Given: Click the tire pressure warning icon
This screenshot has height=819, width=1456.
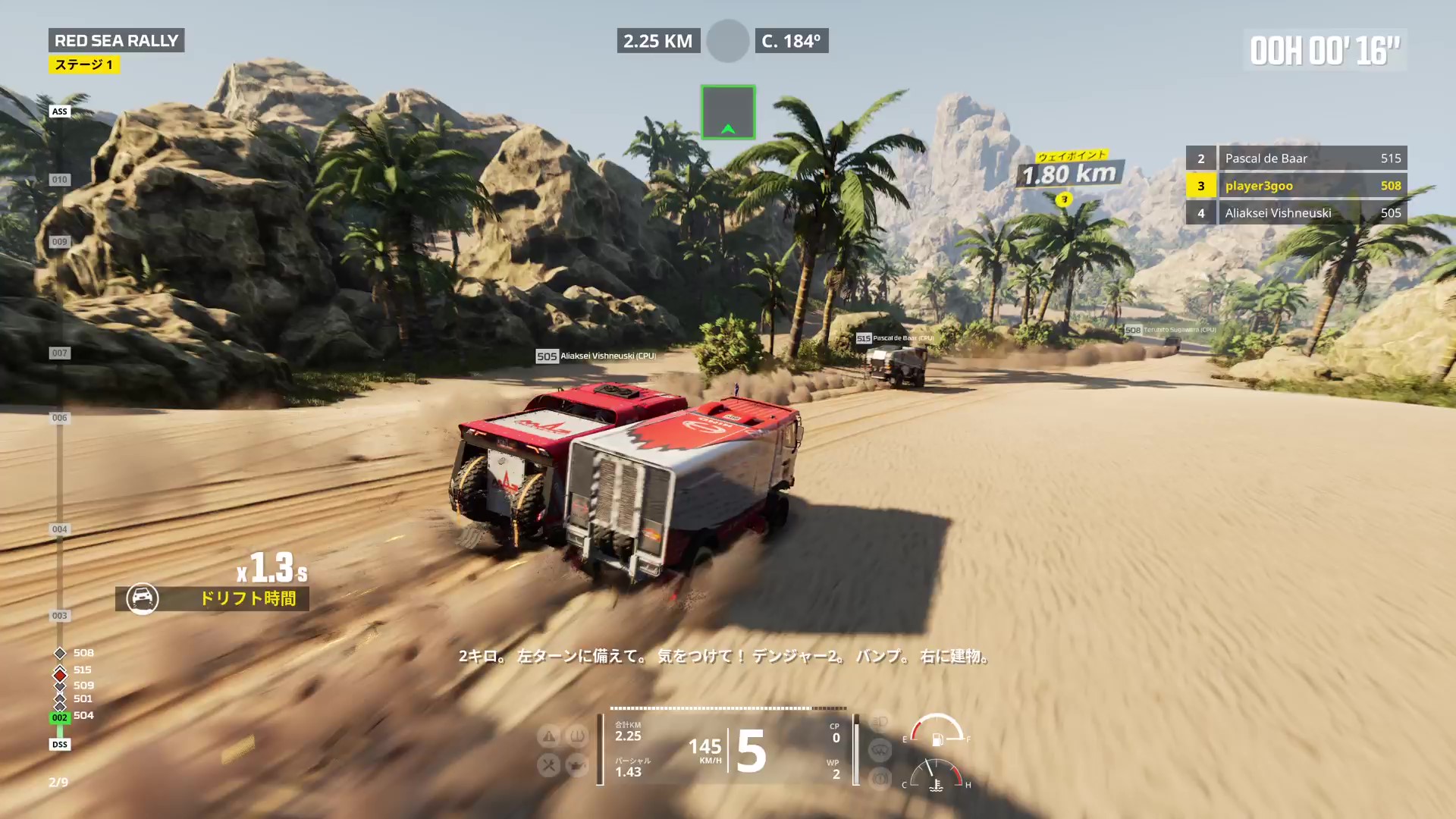Looking at the screenshot, I should 577,736.
